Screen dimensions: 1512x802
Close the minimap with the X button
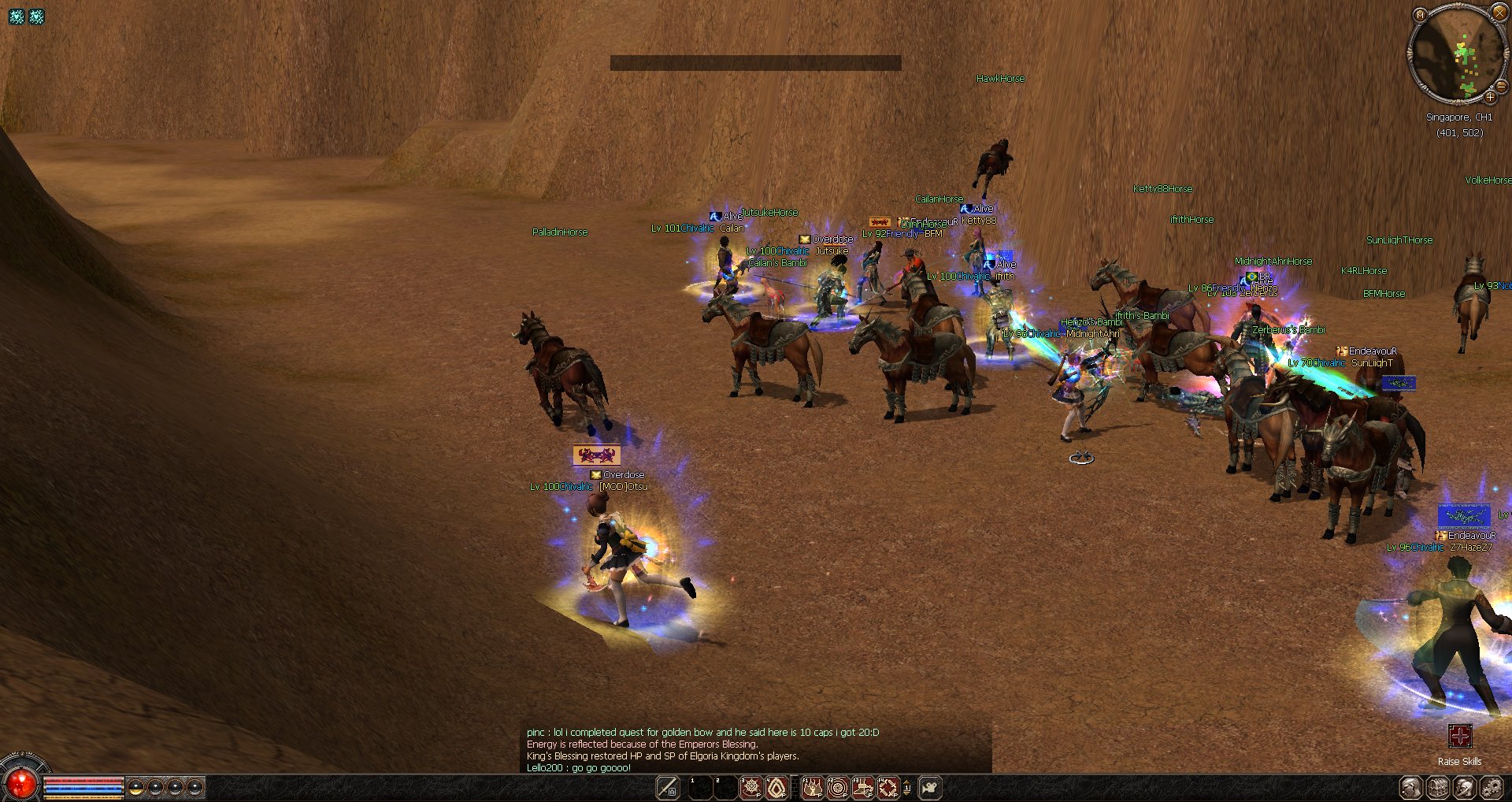point(1499,13)
